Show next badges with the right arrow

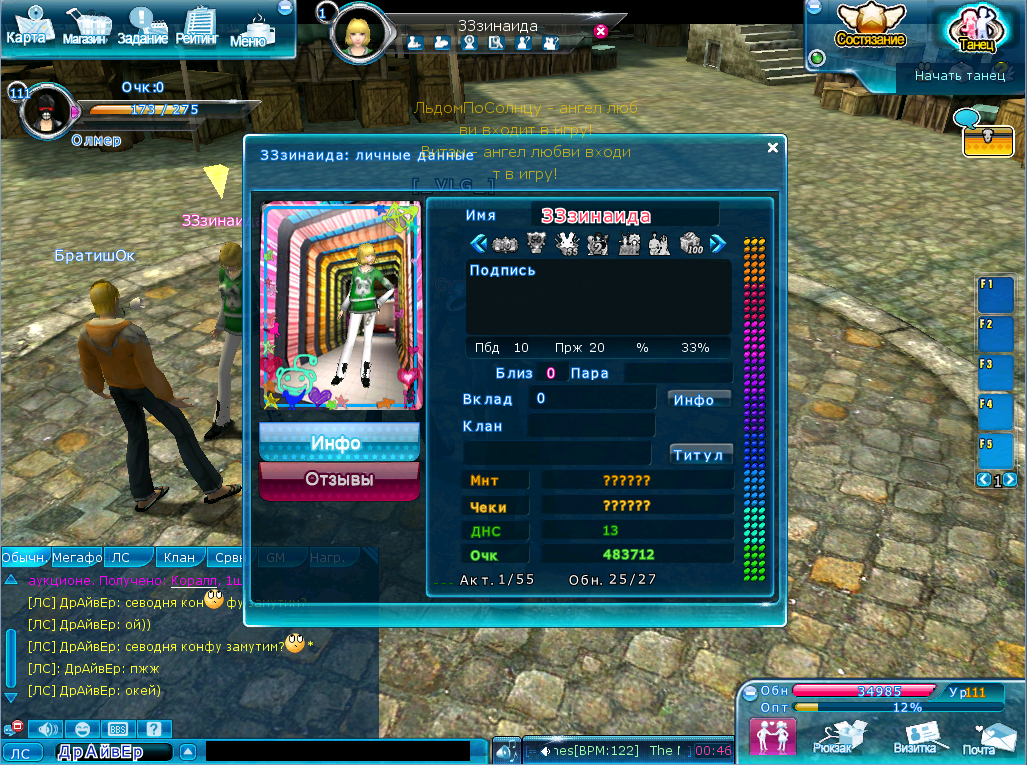click(x=717, y=243)
